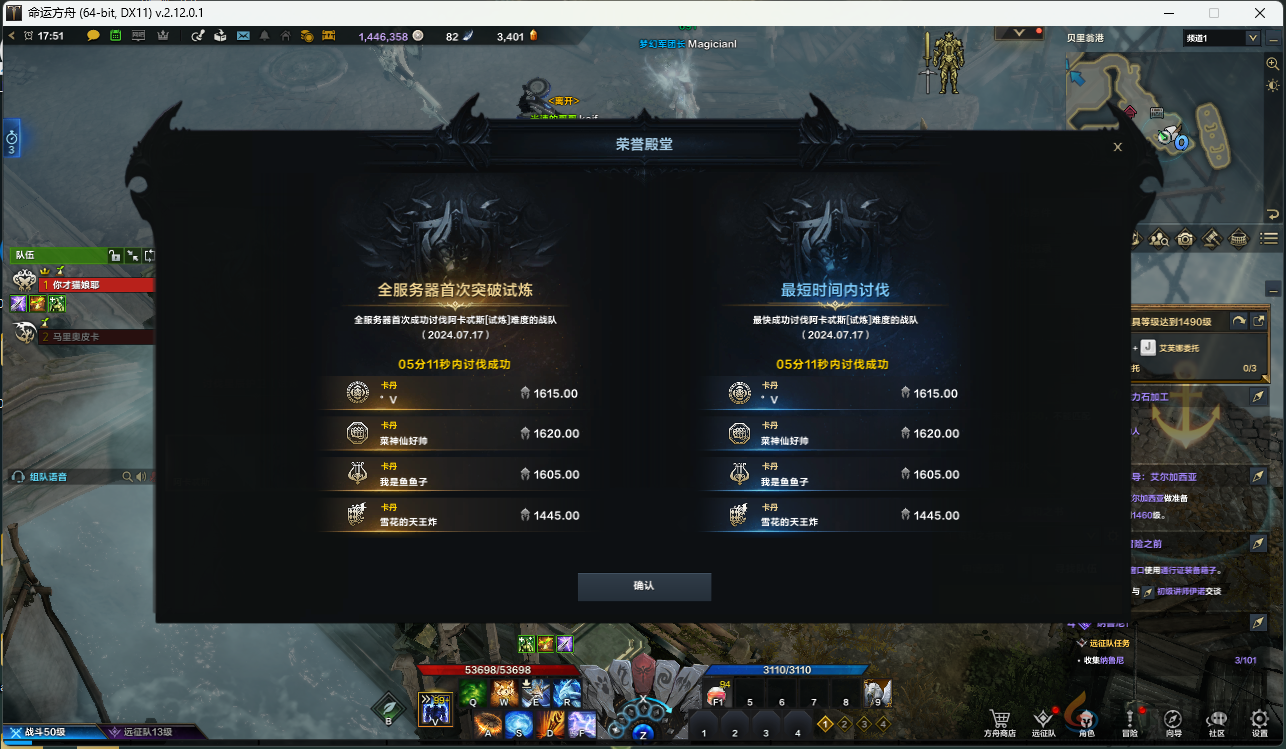The width and height of the screenshot is (1286, 749).
Task: Open the 角色 character menu
Action: [1087, 717]
